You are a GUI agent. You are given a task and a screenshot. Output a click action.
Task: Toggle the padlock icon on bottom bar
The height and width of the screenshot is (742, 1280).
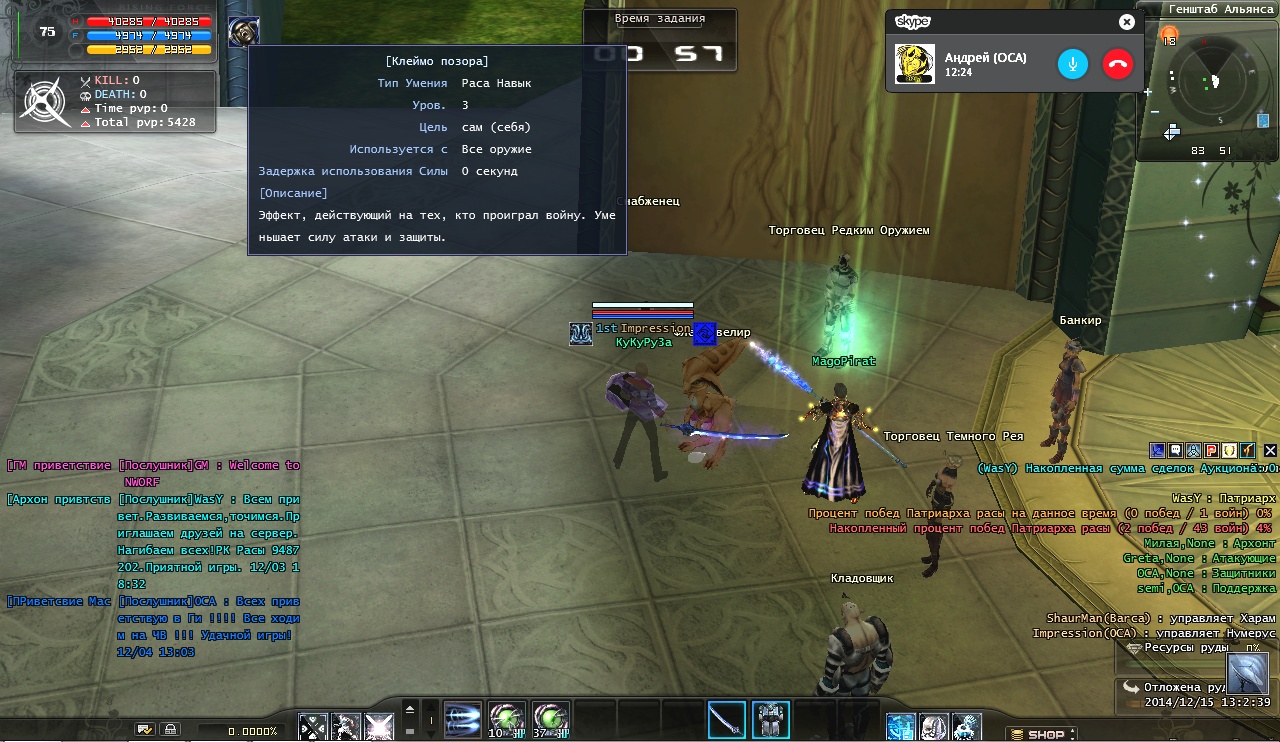tap(171, 730)
